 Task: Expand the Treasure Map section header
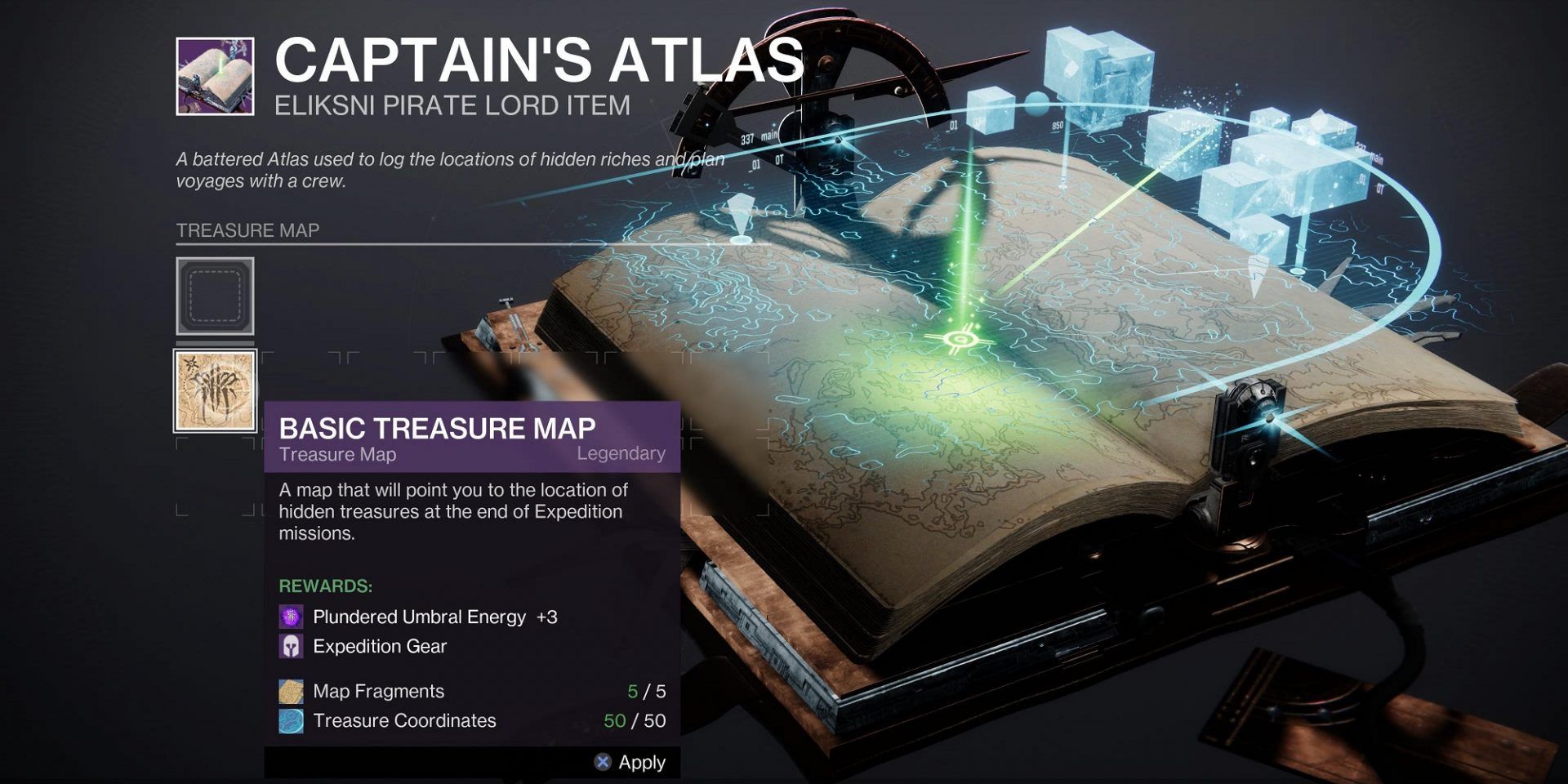tap(248, 230)
